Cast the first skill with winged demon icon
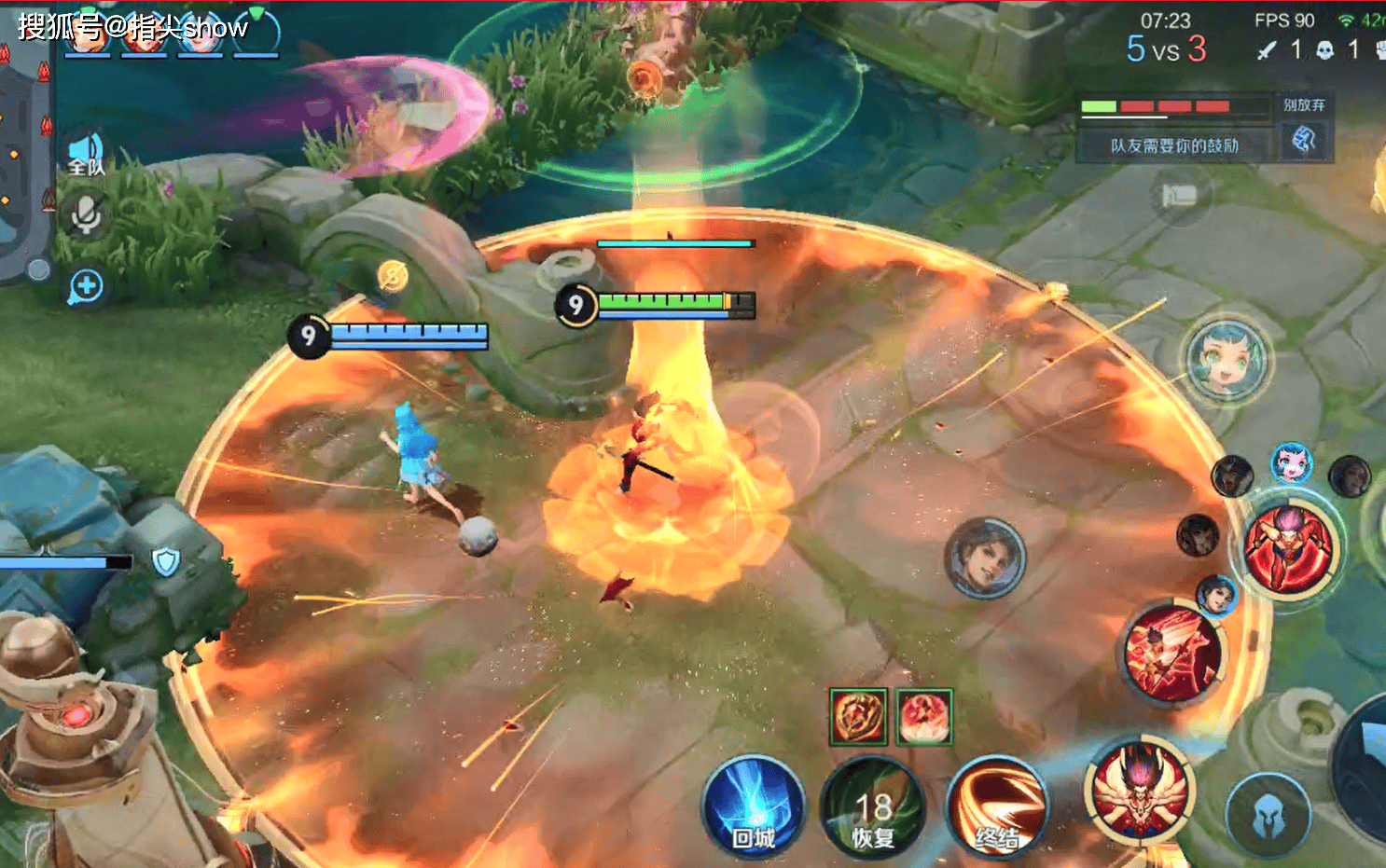Viewport: 1386px width, 868px height. tap(1139, 791)
